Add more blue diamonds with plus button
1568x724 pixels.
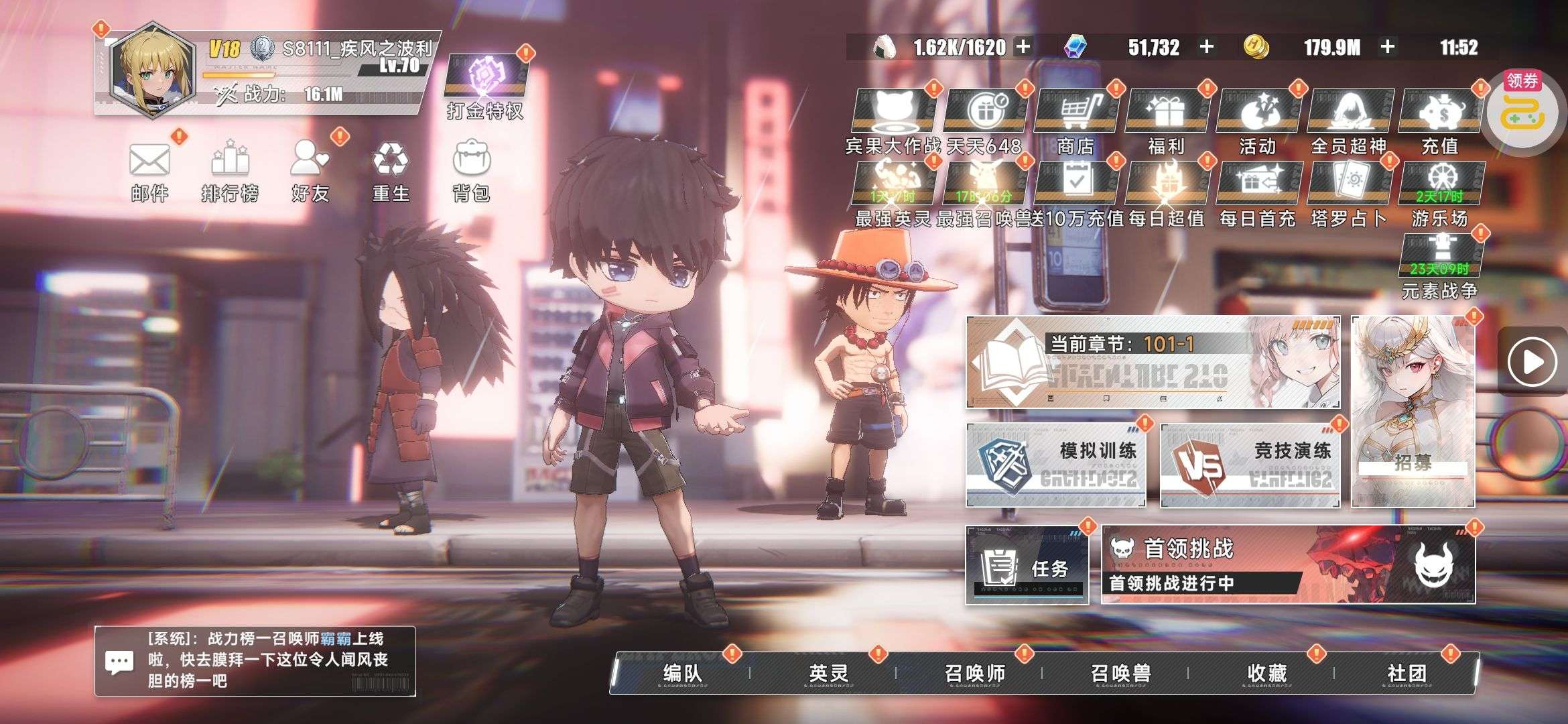click(x=1207, y=47)
